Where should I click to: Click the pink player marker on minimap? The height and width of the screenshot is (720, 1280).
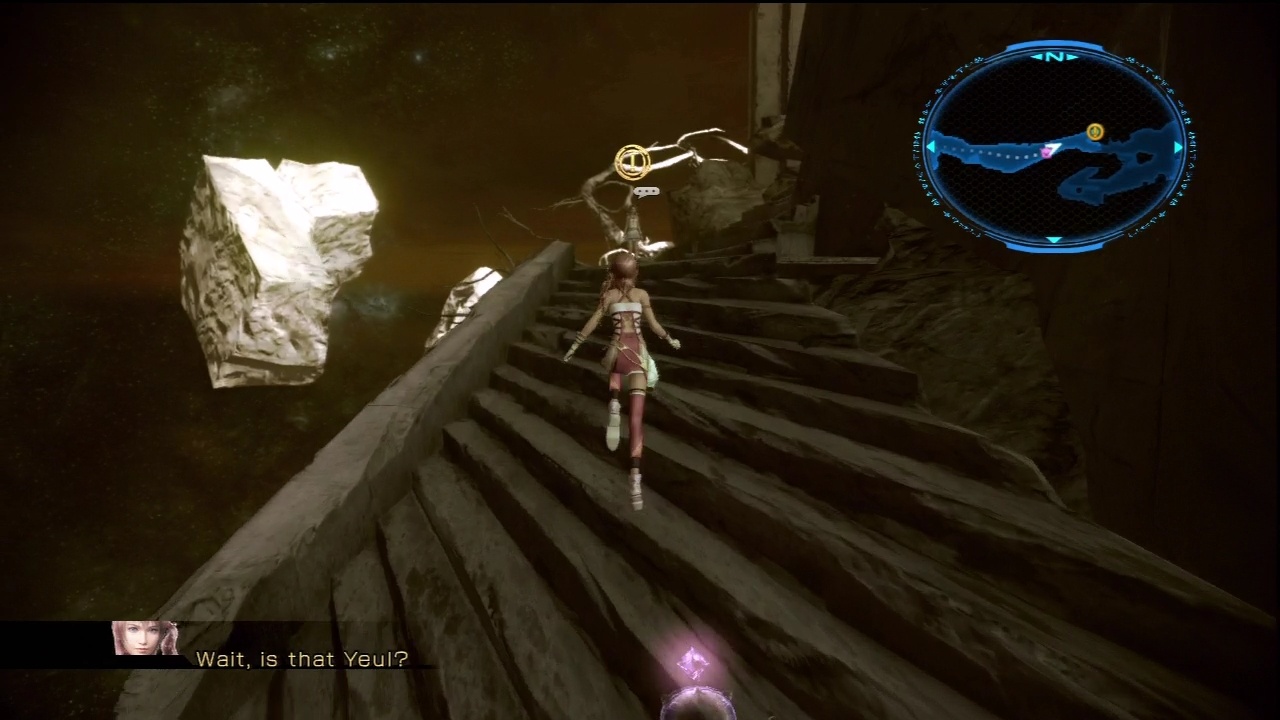(x=1047, y=152)
